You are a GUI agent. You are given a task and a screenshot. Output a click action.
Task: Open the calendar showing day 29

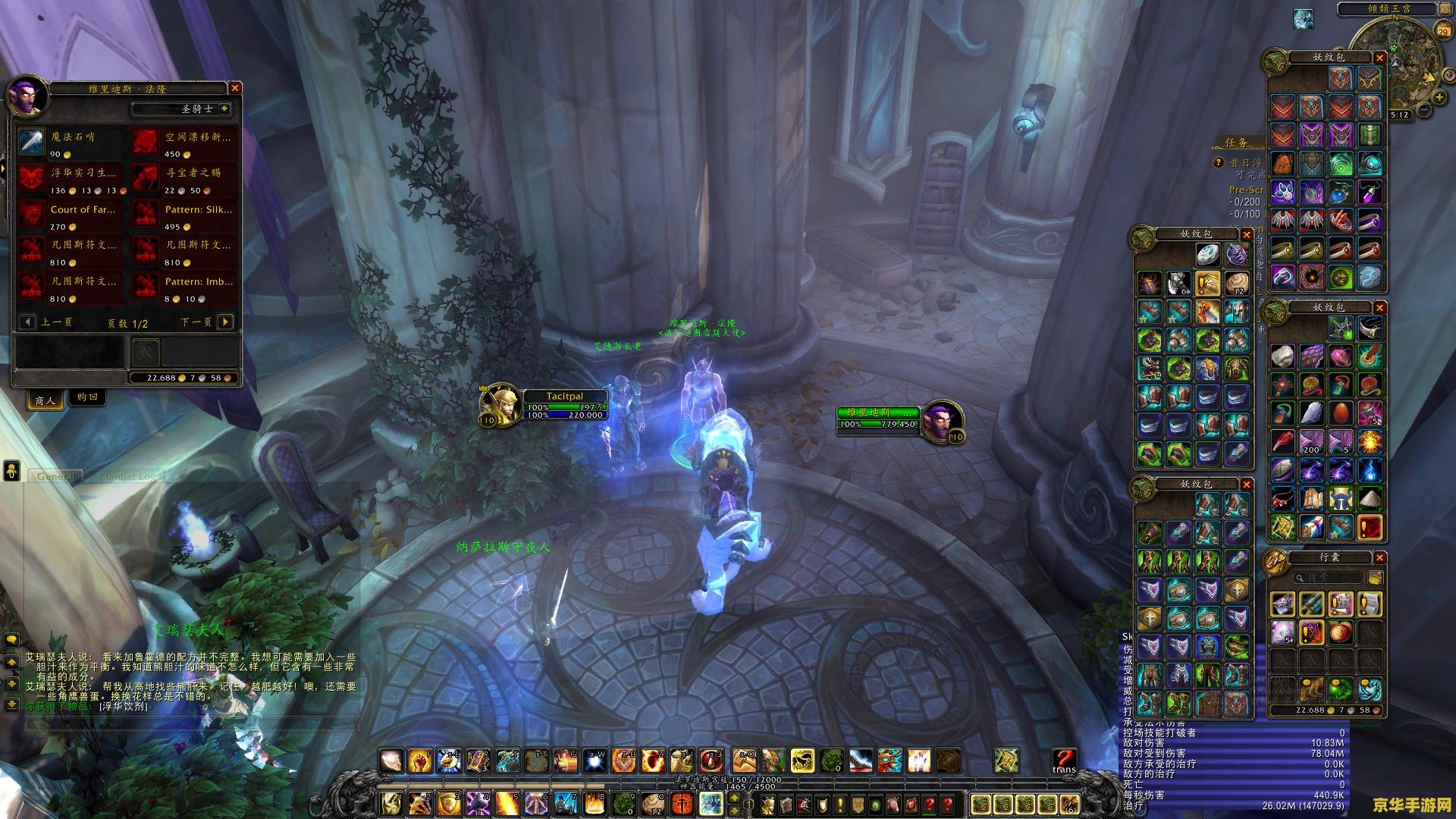[x=1443, y=31]
